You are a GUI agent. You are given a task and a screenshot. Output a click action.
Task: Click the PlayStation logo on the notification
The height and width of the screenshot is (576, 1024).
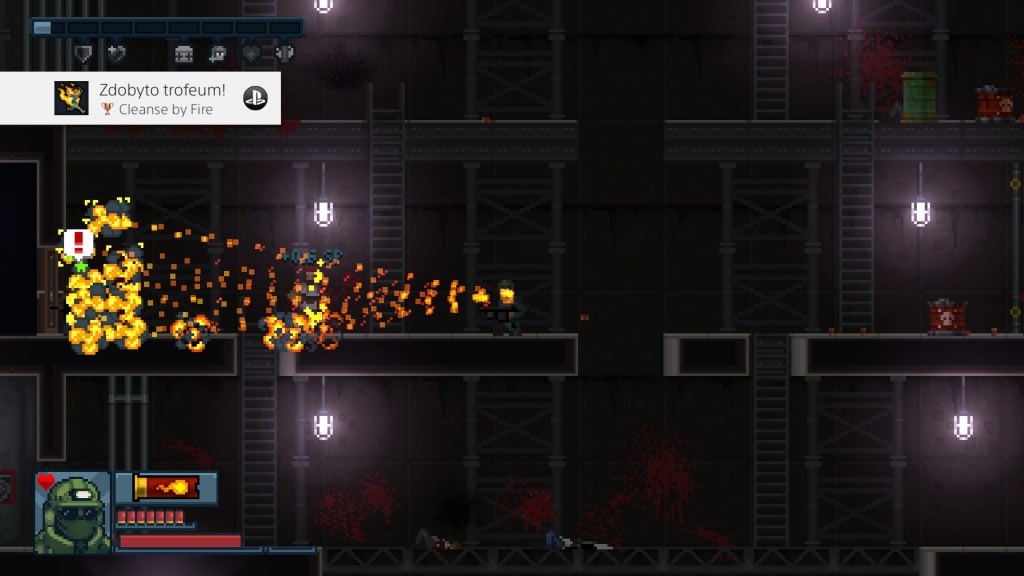click(255, 98)
